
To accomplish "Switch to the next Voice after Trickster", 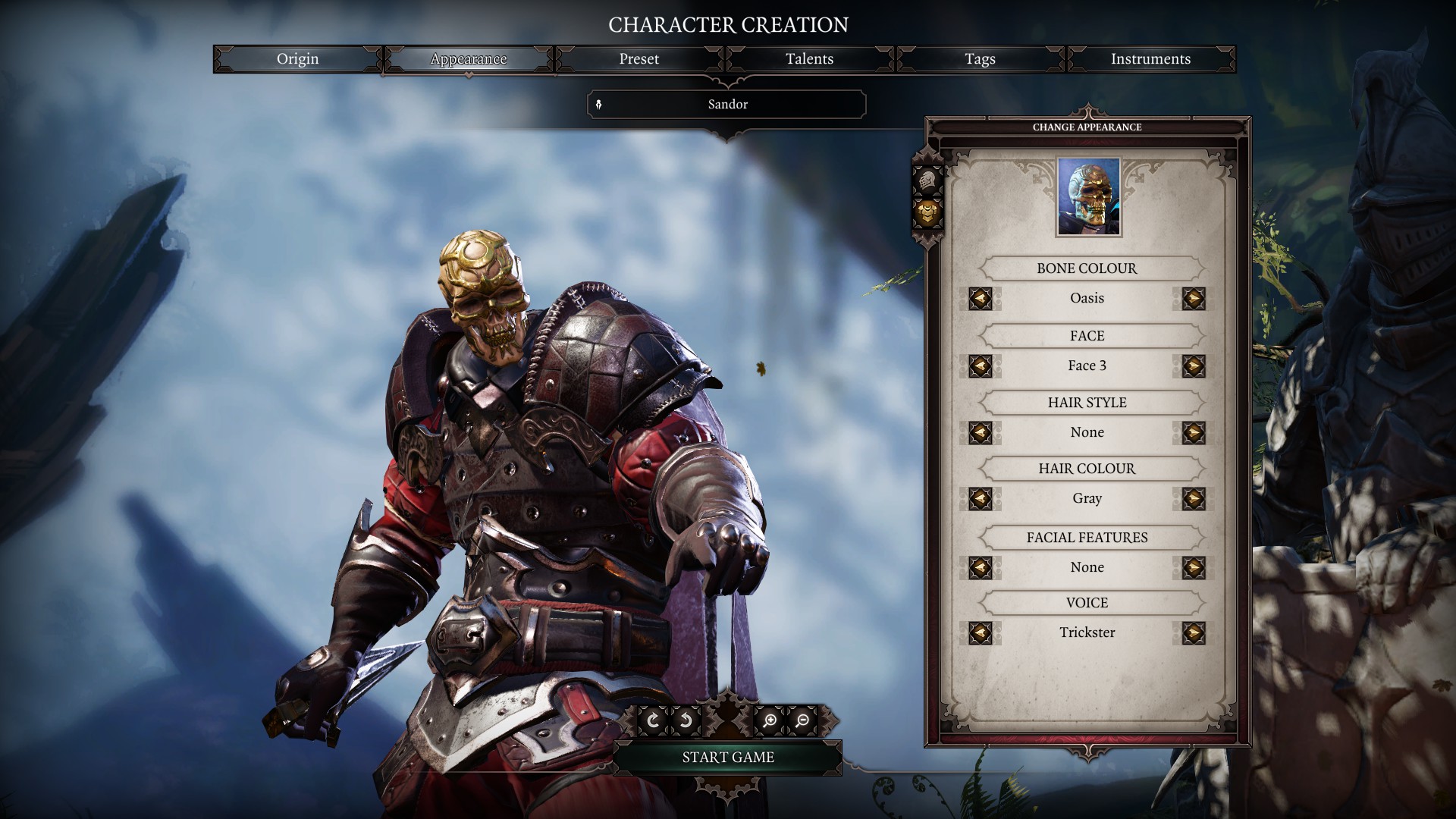I will click(x=1194, y=633).
